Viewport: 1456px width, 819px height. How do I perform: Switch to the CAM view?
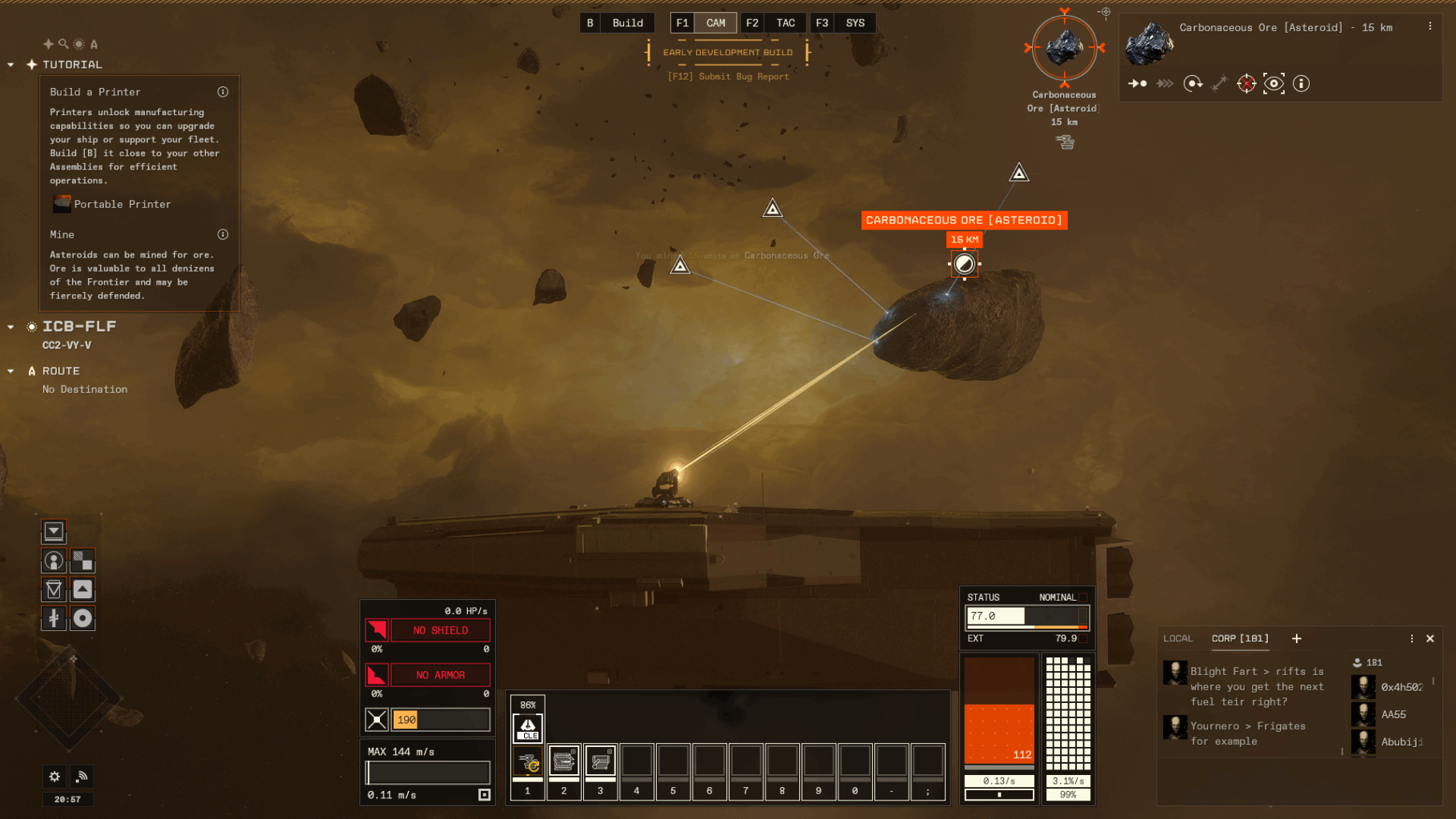[x=715, y=23]
